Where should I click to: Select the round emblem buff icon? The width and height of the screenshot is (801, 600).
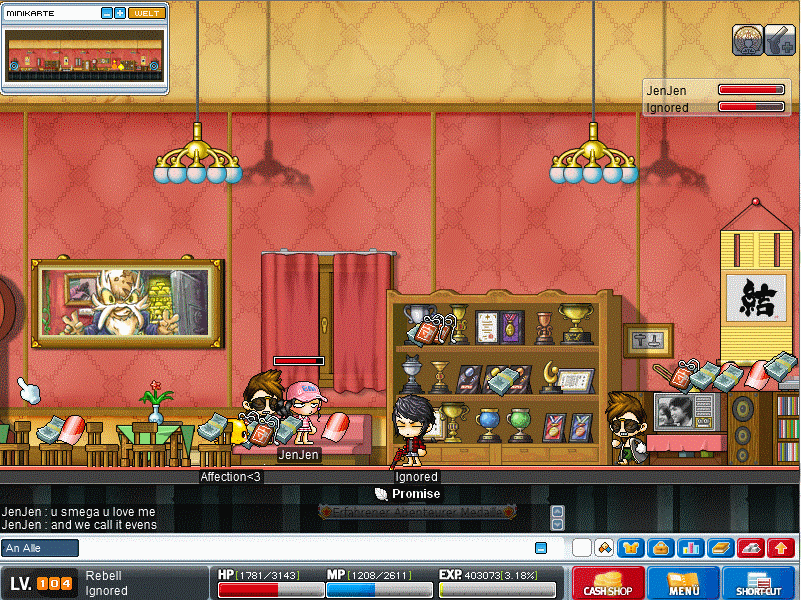(747, 39)
